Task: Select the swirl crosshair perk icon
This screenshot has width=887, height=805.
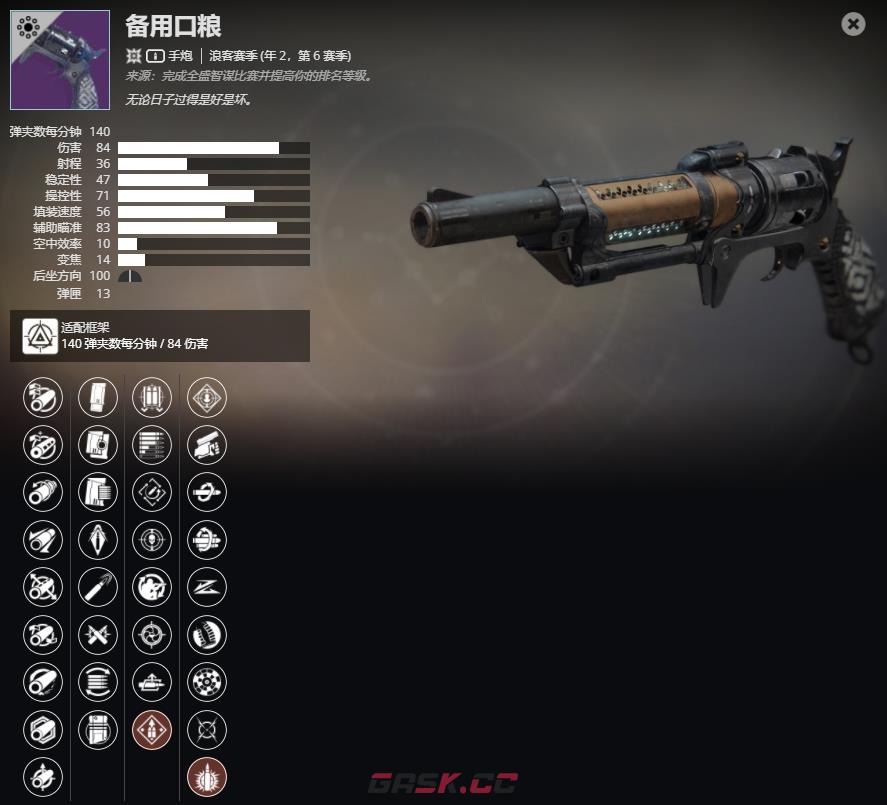Action: tap(152, 635)
